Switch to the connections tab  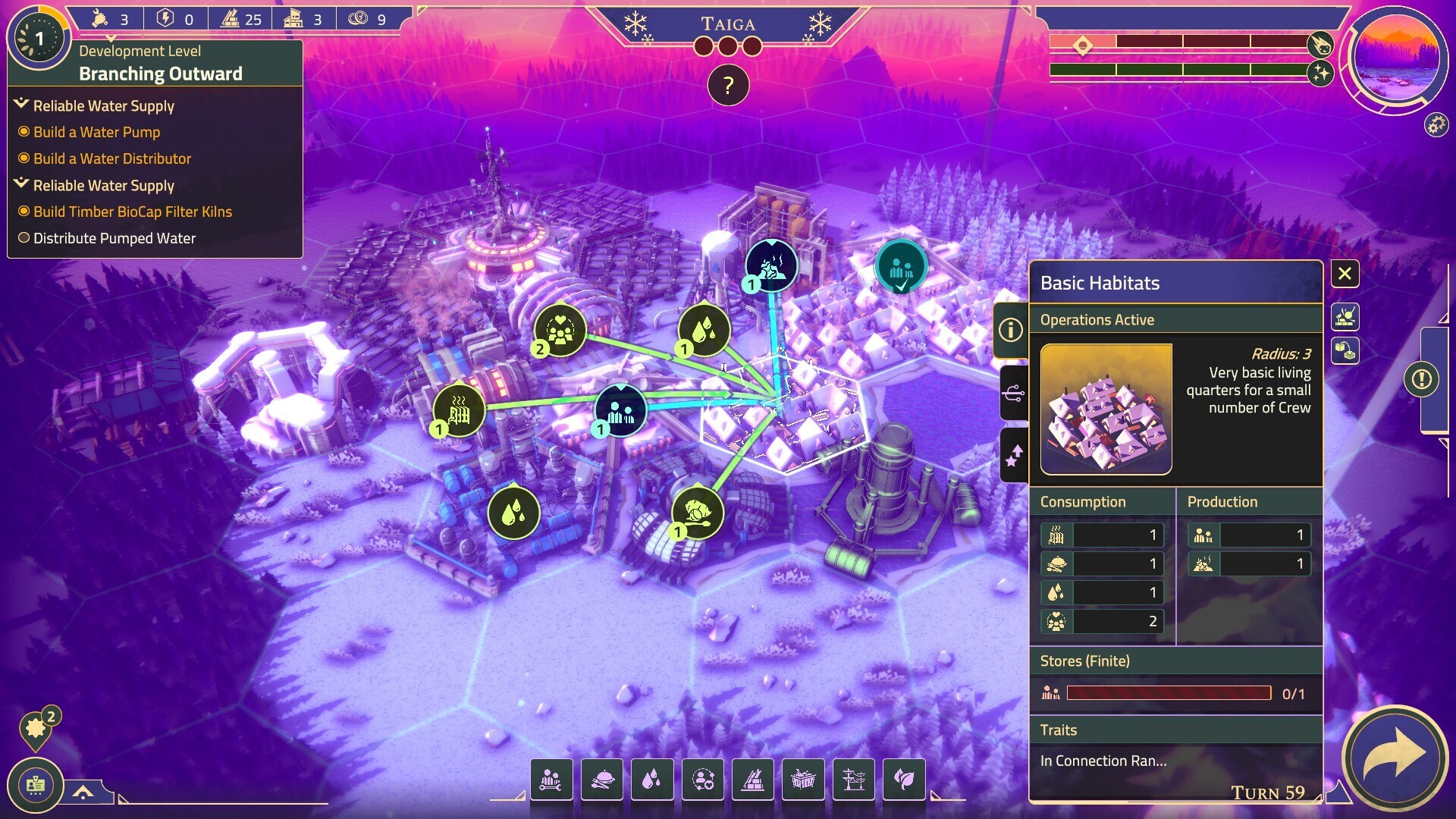tap(1013, 392)
